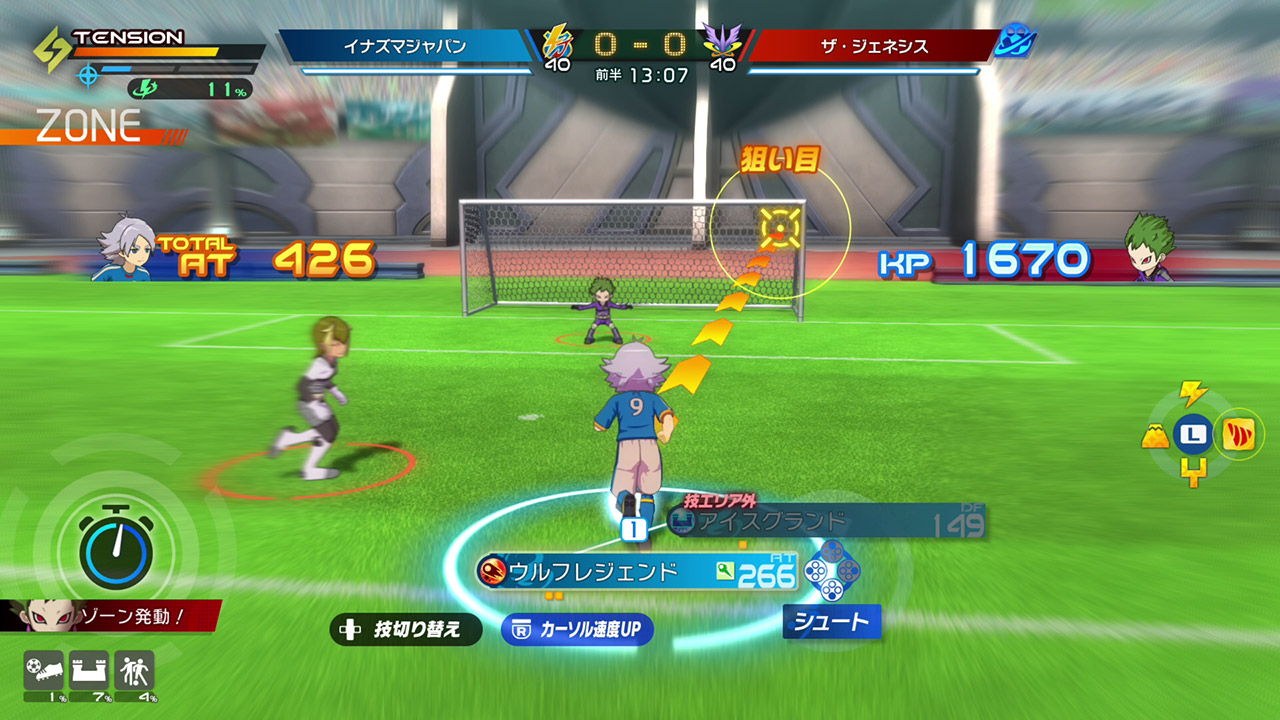The height and width of the screenshot is (720, 1280).
Task: Click the シュート shoot button
Action: [831, 622]
